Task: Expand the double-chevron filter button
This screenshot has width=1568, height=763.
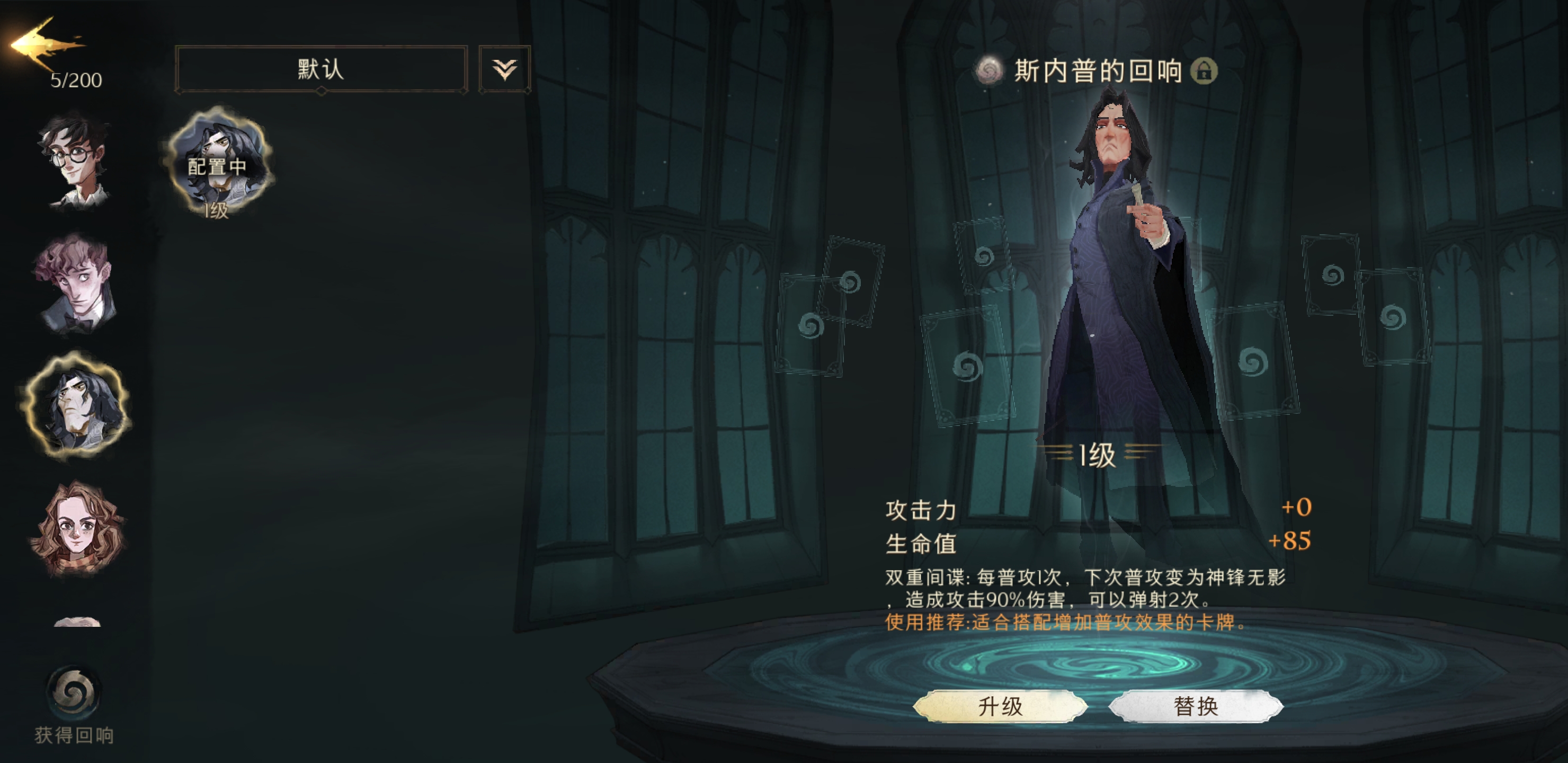Action: [505, 69]
